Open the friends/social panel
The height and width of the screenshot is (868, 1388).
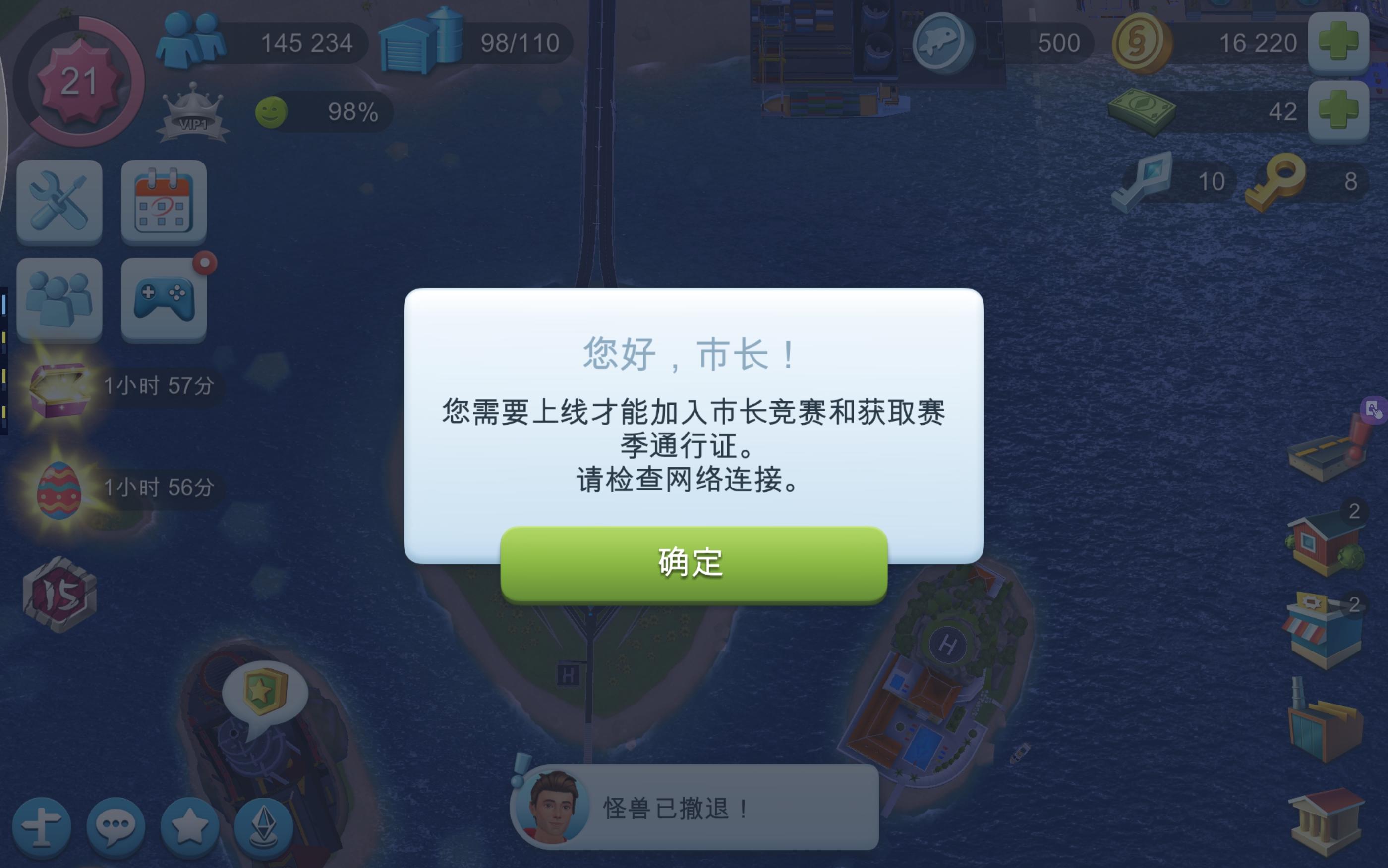59,300
